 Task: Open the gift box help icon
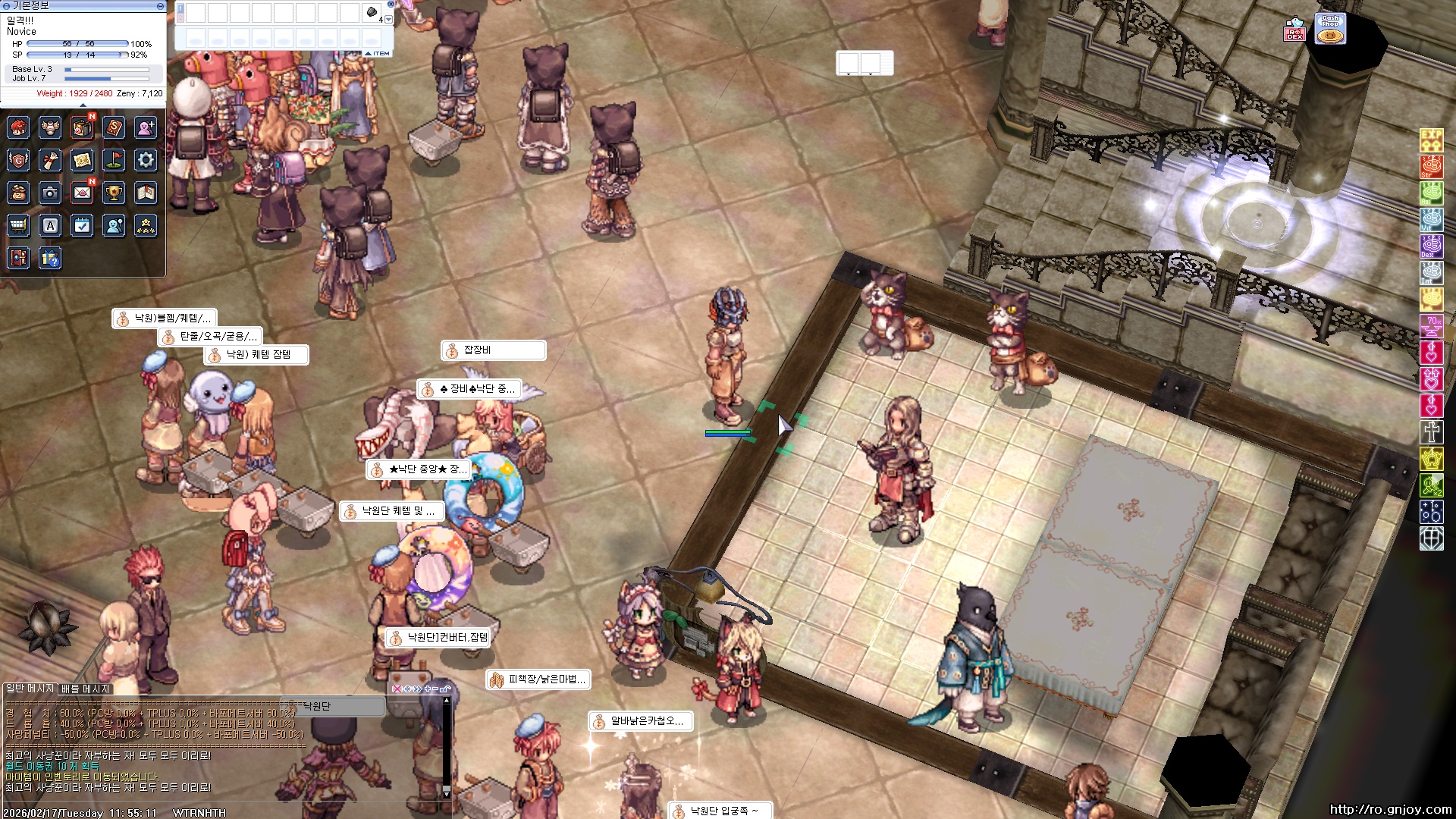pos(51,259)
